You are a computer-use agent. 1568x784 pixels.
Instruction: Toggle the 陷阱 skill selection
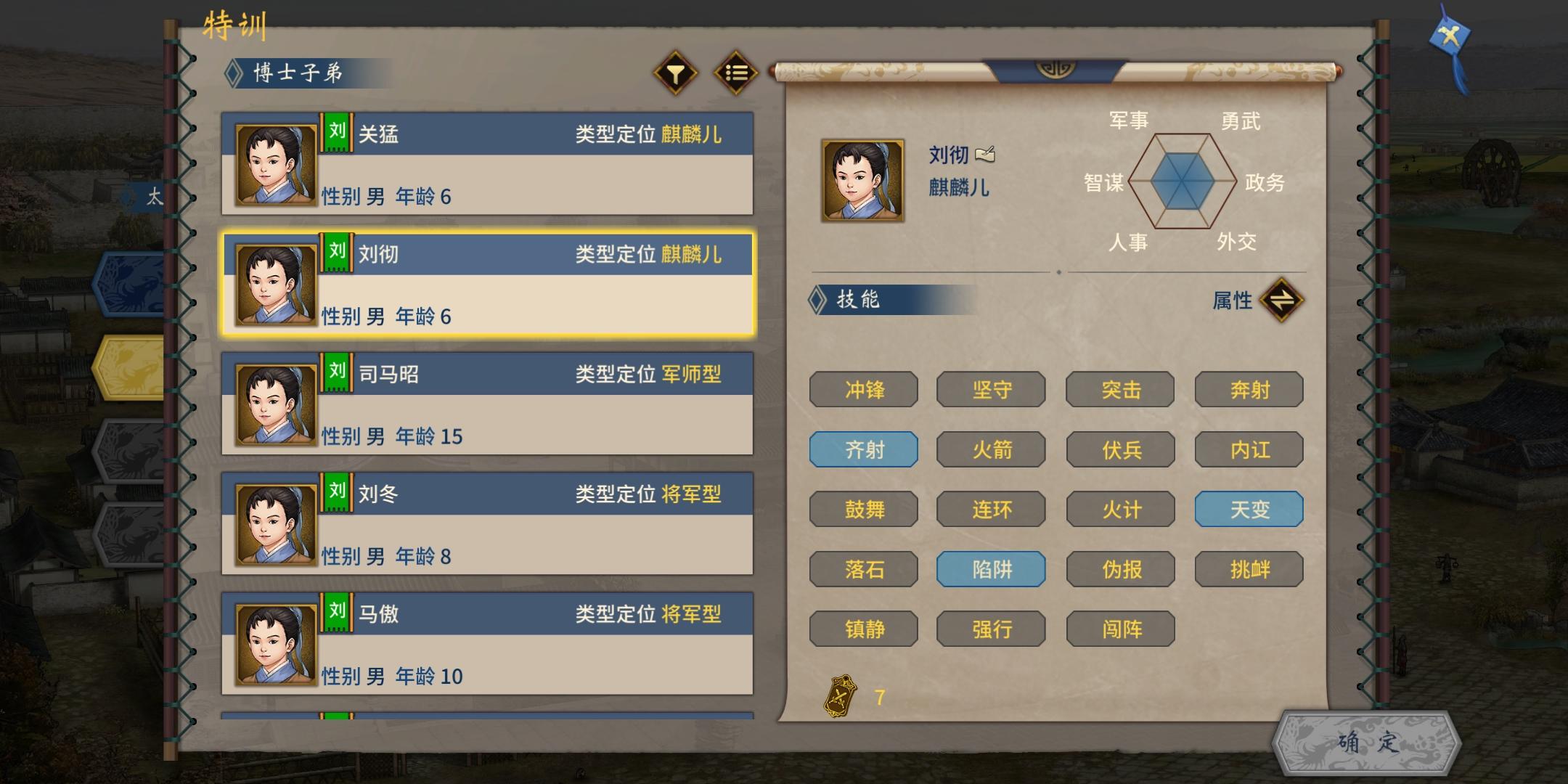pos(992,569)
